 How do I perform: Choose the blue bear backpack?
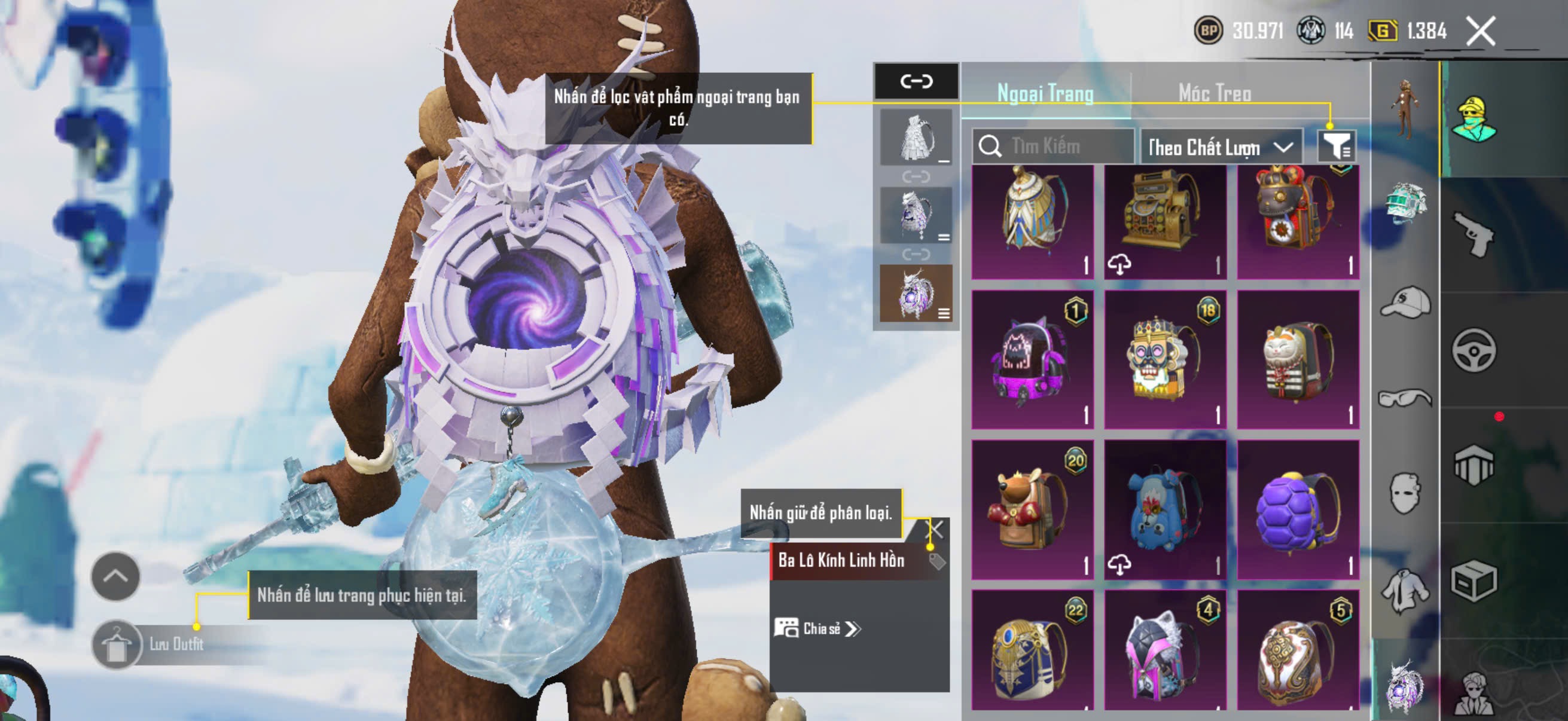(1164, 510)
